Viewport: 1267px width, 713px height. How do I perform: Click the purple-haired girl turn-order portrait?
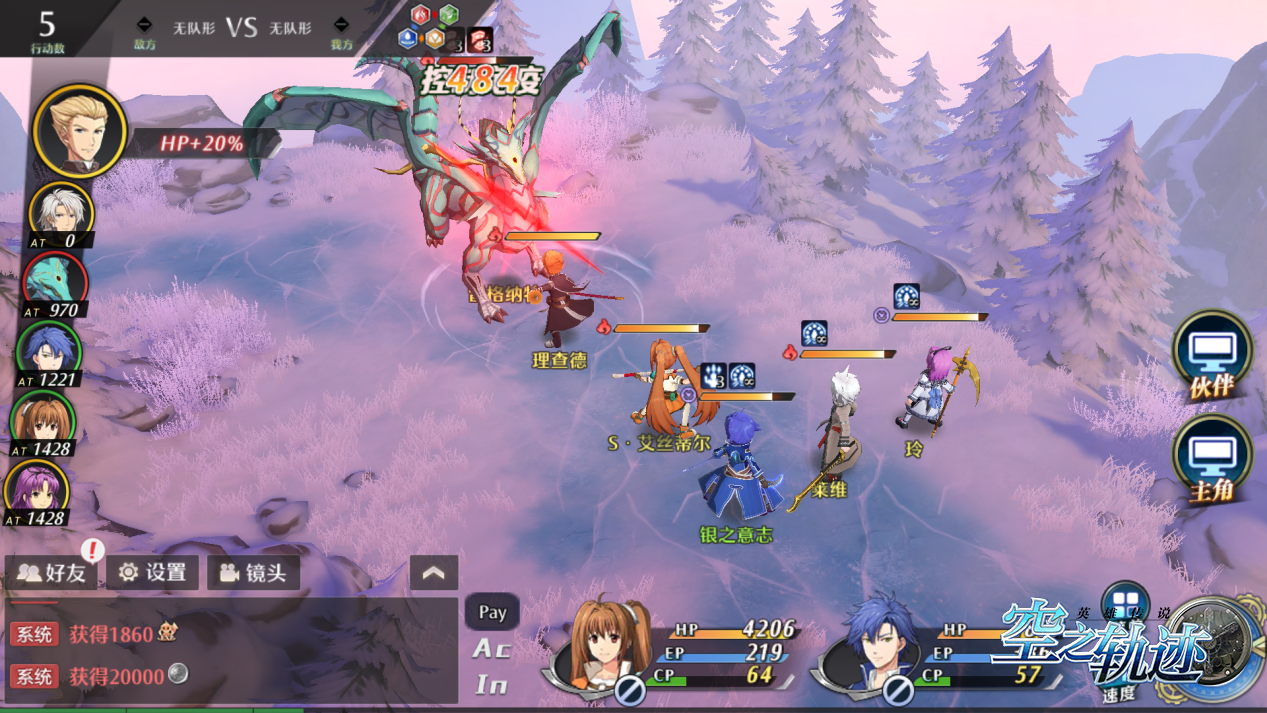pos(38,490)
